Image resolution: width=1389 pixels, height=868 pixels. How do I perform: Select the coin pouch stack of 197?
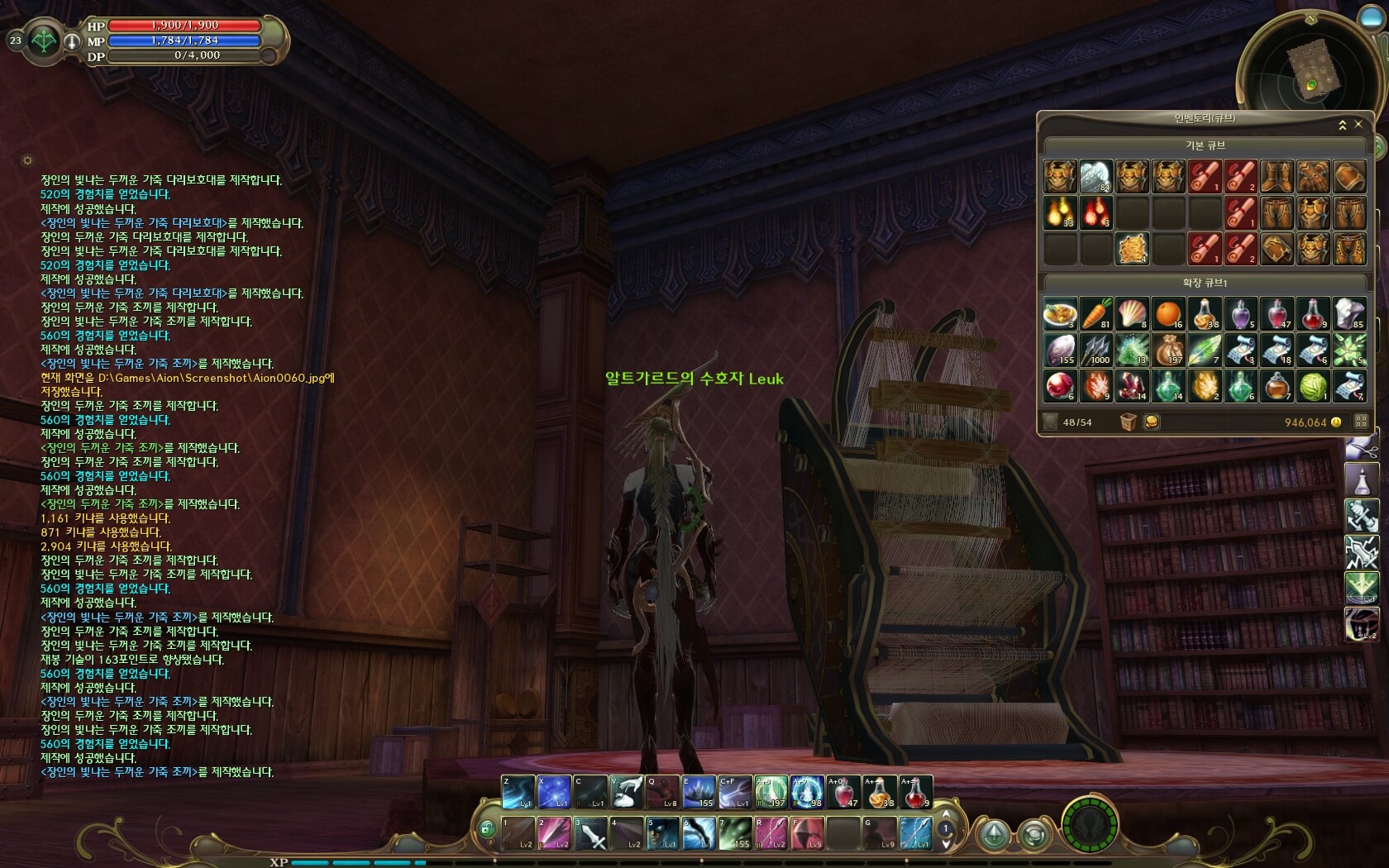tap(1168, 350)
